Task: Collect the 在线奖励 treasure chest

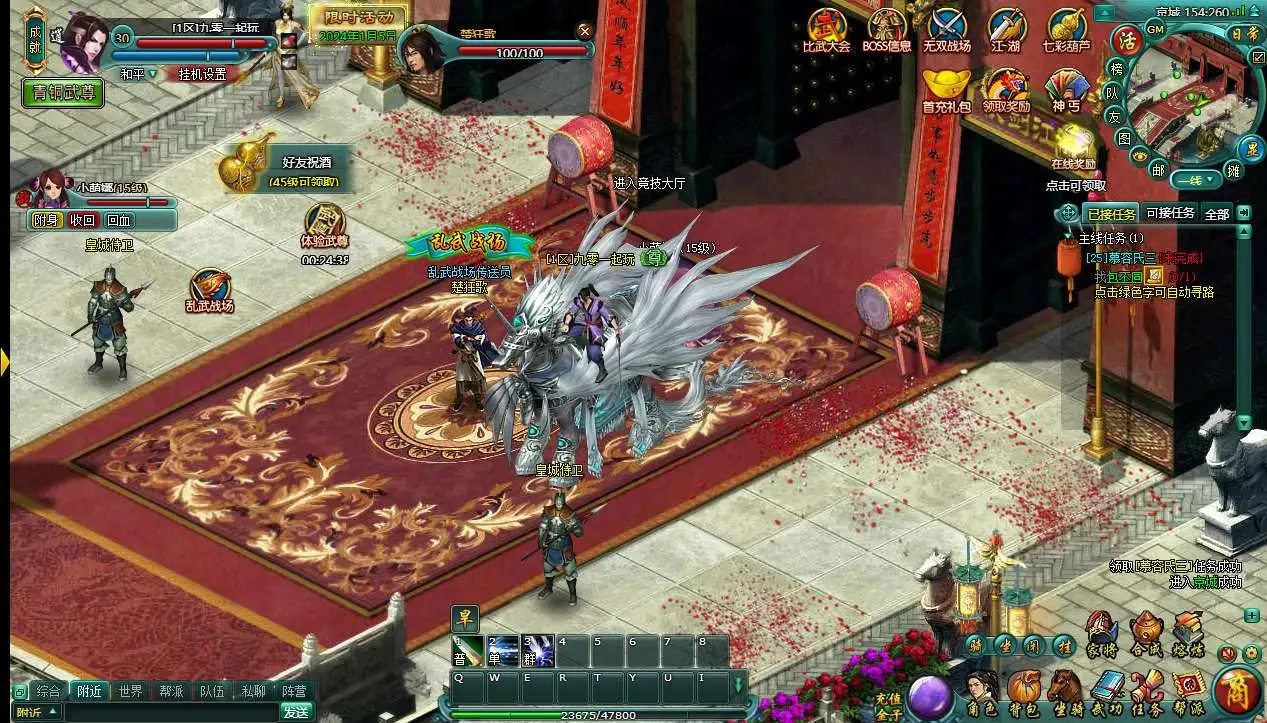Action: pyautogui.click(x=1073, y=146)
